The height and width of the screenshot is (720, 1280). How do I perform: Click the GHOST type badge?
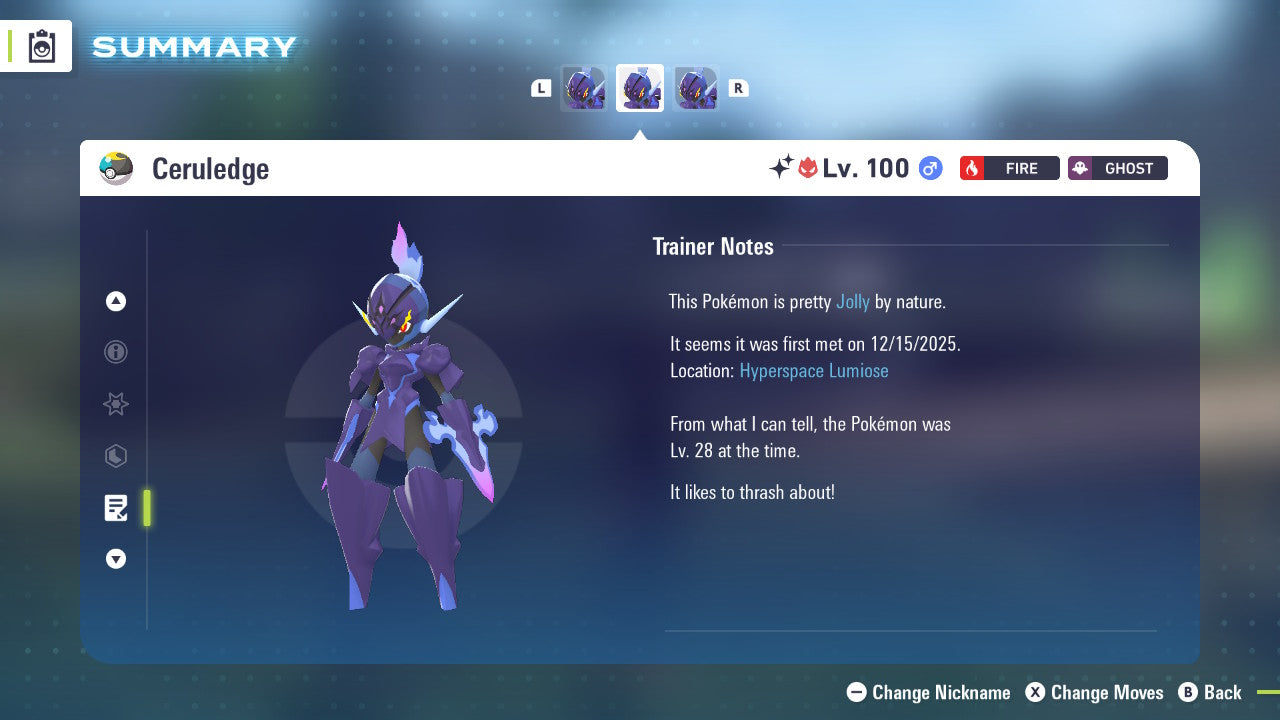point(1117,168)
